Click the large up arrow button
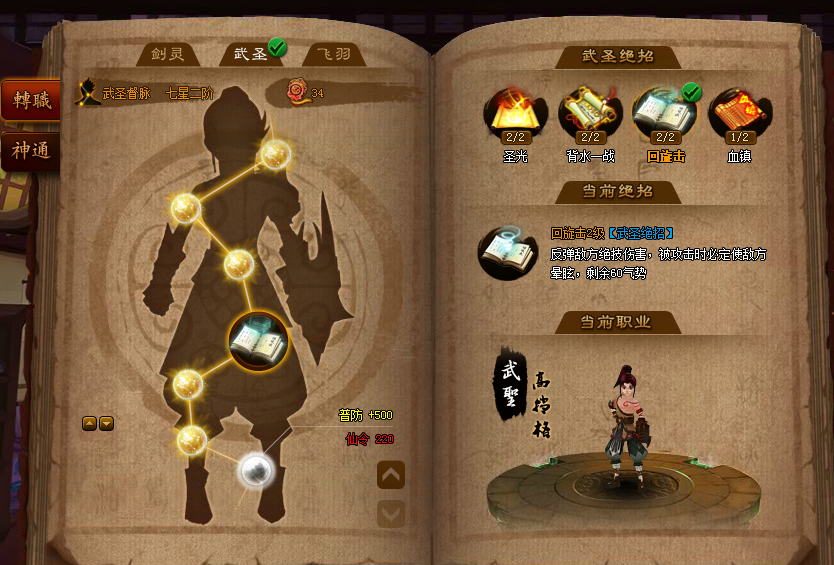Viewport: 834px width, 565px height. (391, 475)
